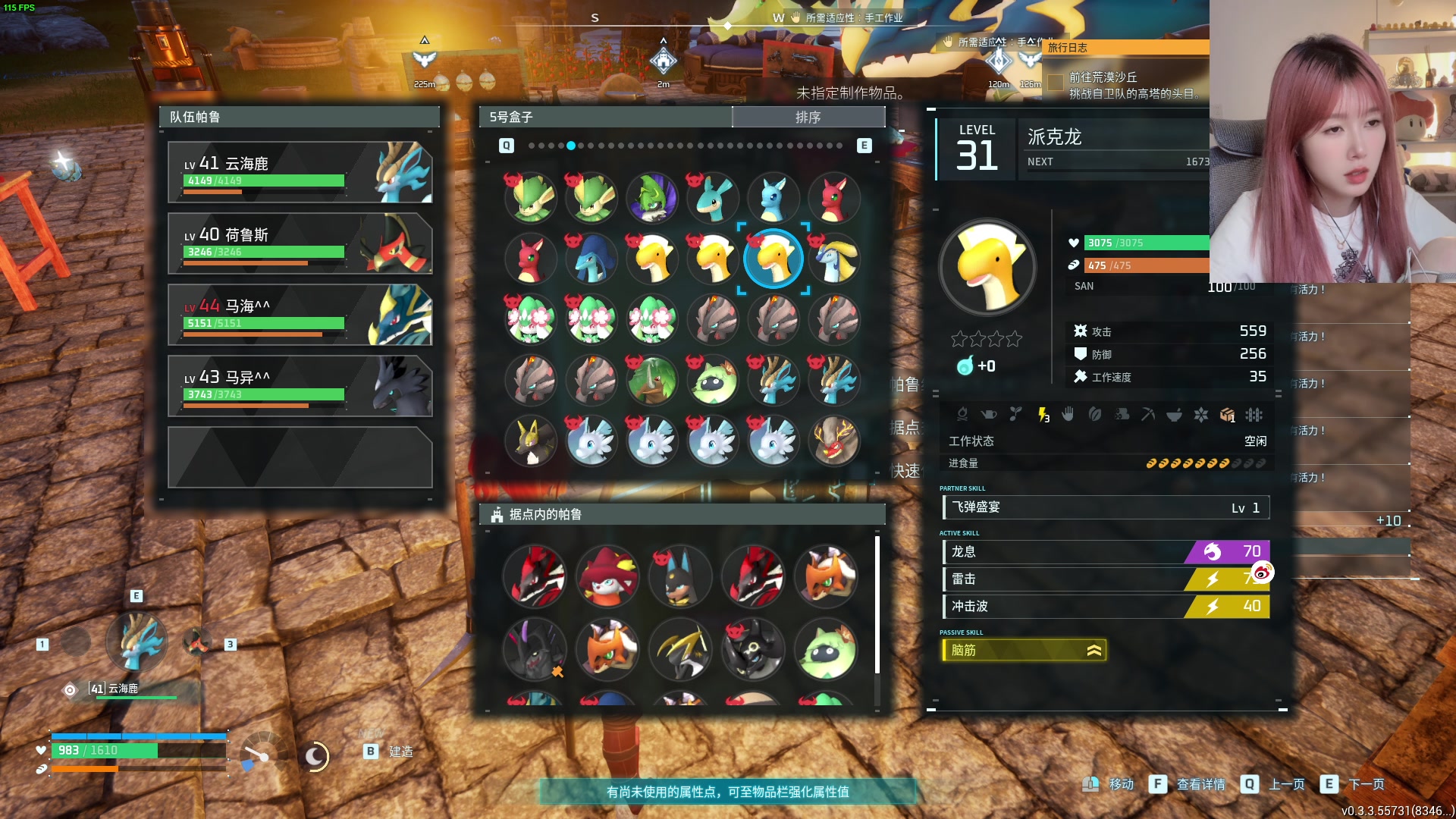The height and width of the screenshot is (819, 1456).
Task: Pick party pal 马异^^ level 43
Action: coord(300,386)
